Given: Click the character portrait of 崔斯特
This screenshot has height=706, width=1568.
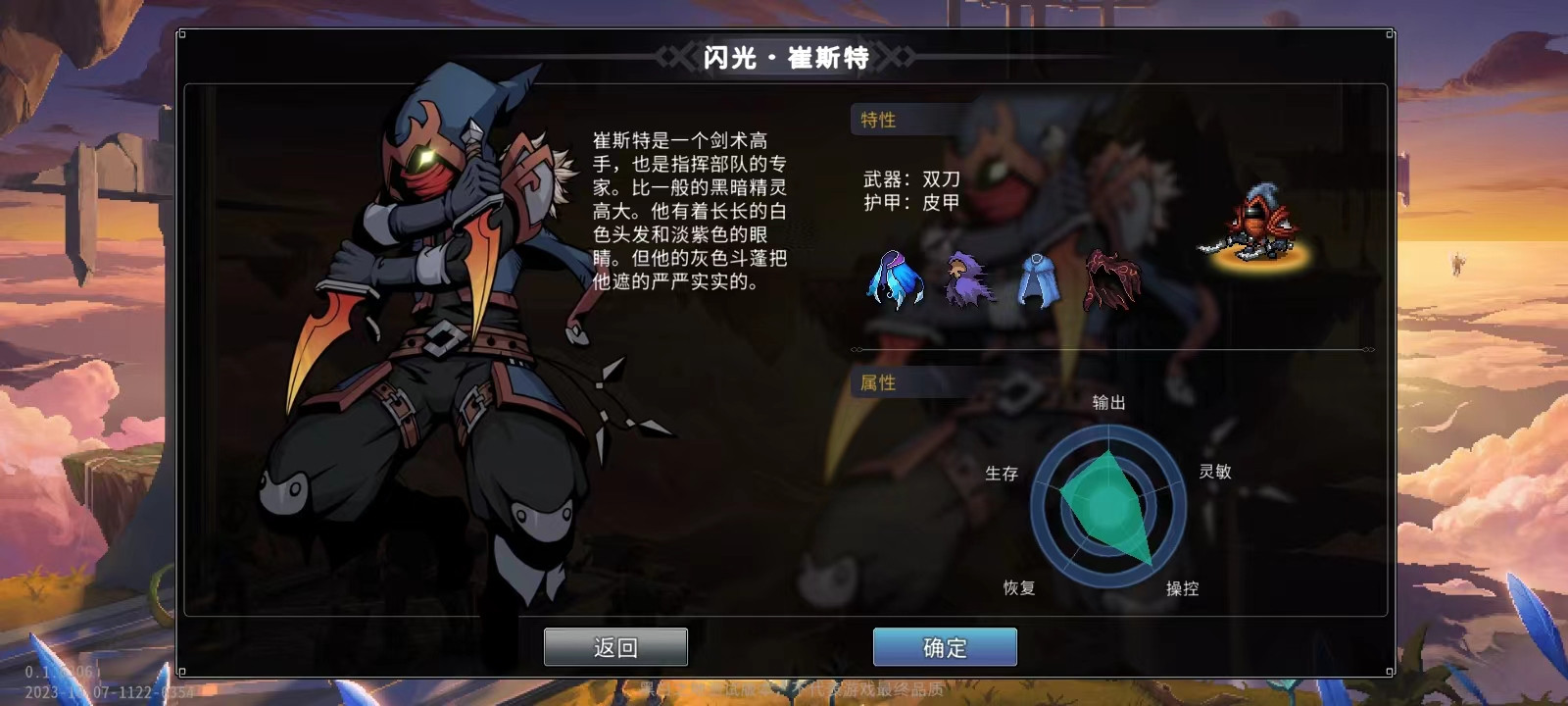Looking at the screenshot, I should pyautogui.click(x=421, y=343).
